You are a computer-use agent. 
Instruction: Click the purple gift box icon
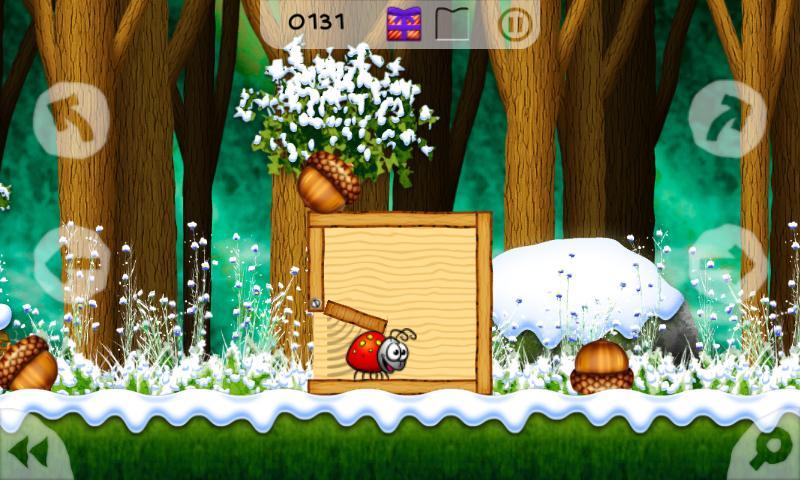[404, 23]
